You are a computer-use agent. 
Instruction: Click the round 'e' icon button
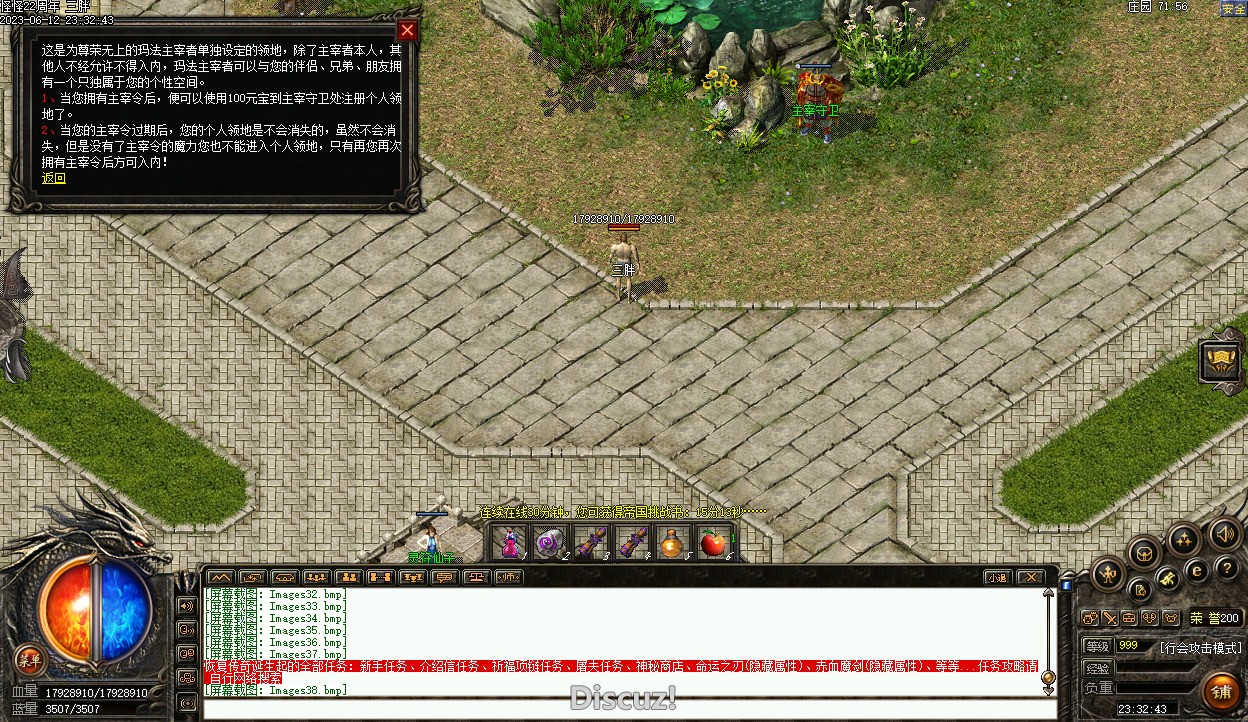click(x=1196, y=571)
